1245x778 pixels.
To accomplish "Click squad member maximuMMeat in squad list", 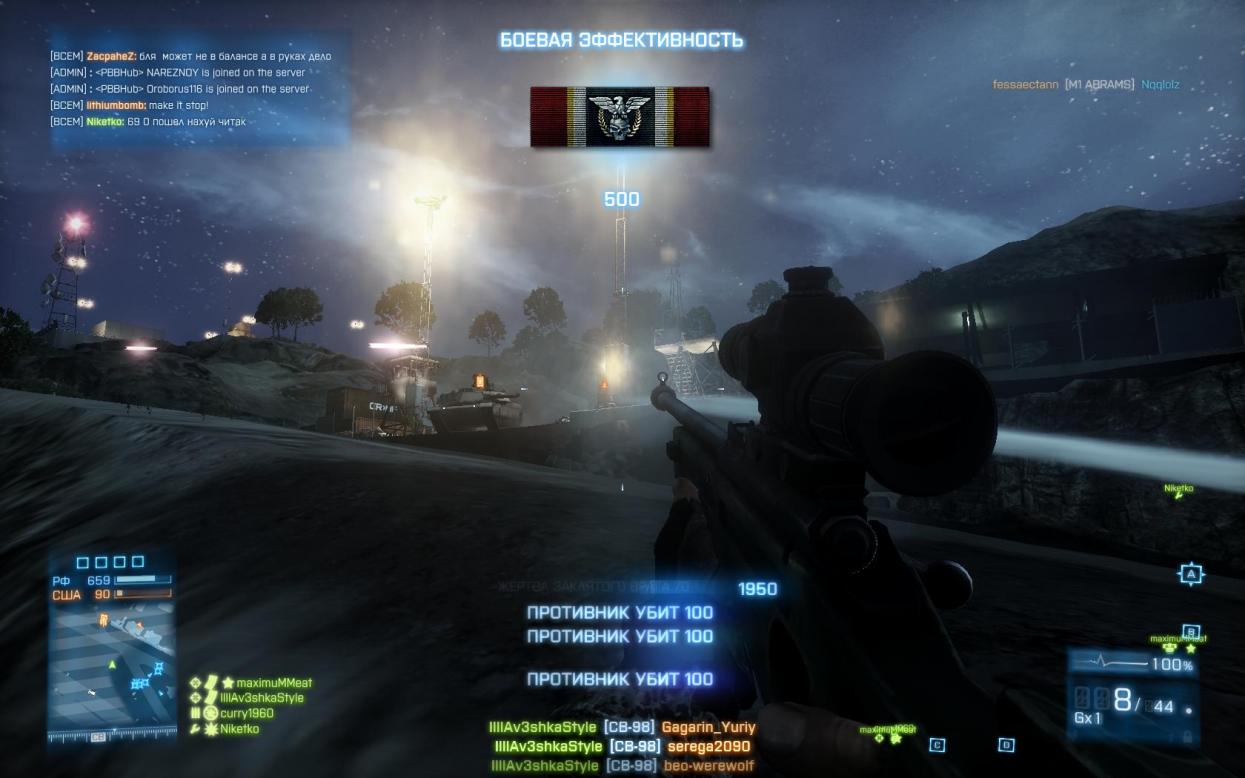I will point(266,683).
